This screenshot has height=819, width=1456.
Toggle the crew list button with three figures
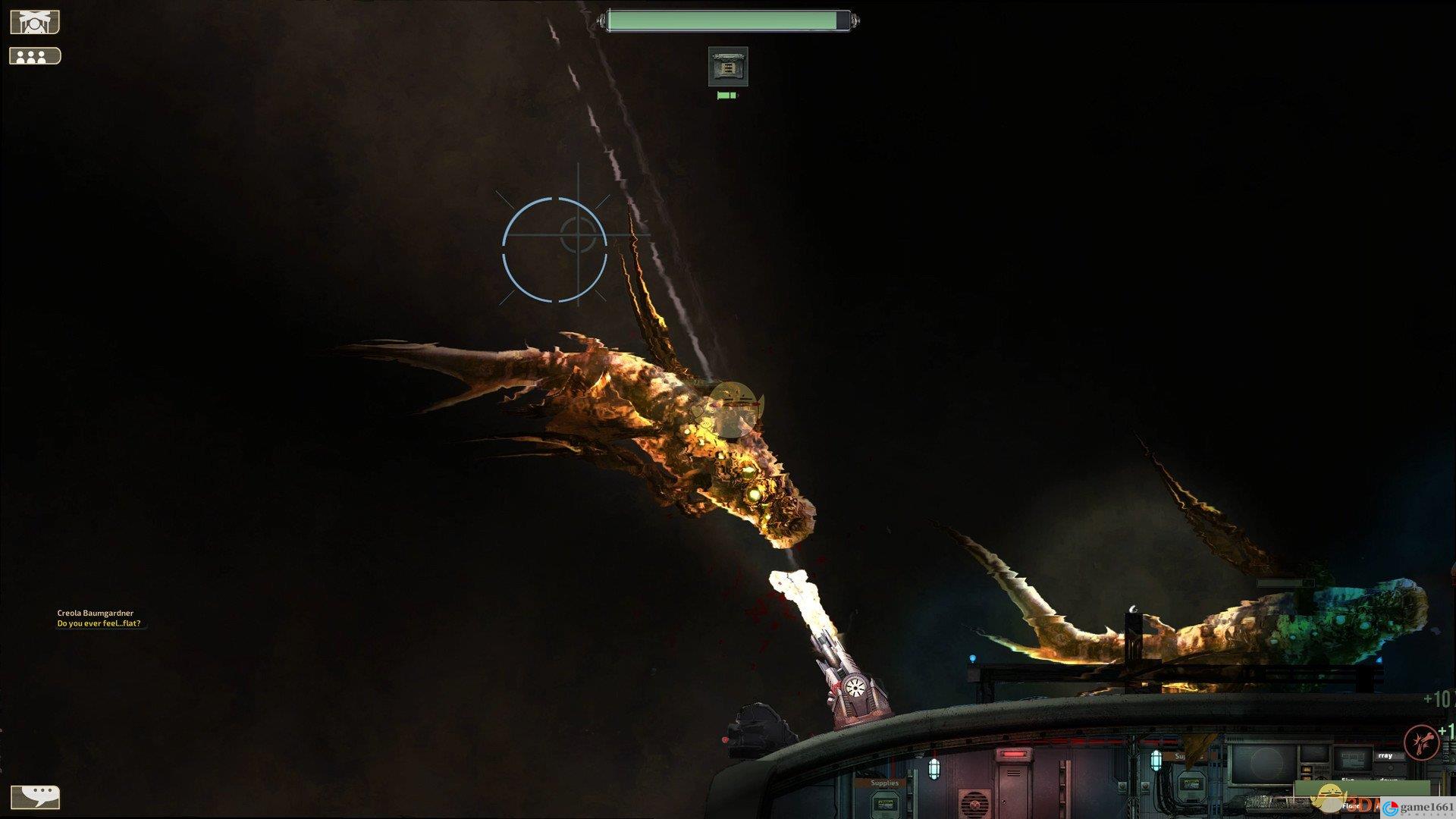pyautogui.click(x=35, y=56)
